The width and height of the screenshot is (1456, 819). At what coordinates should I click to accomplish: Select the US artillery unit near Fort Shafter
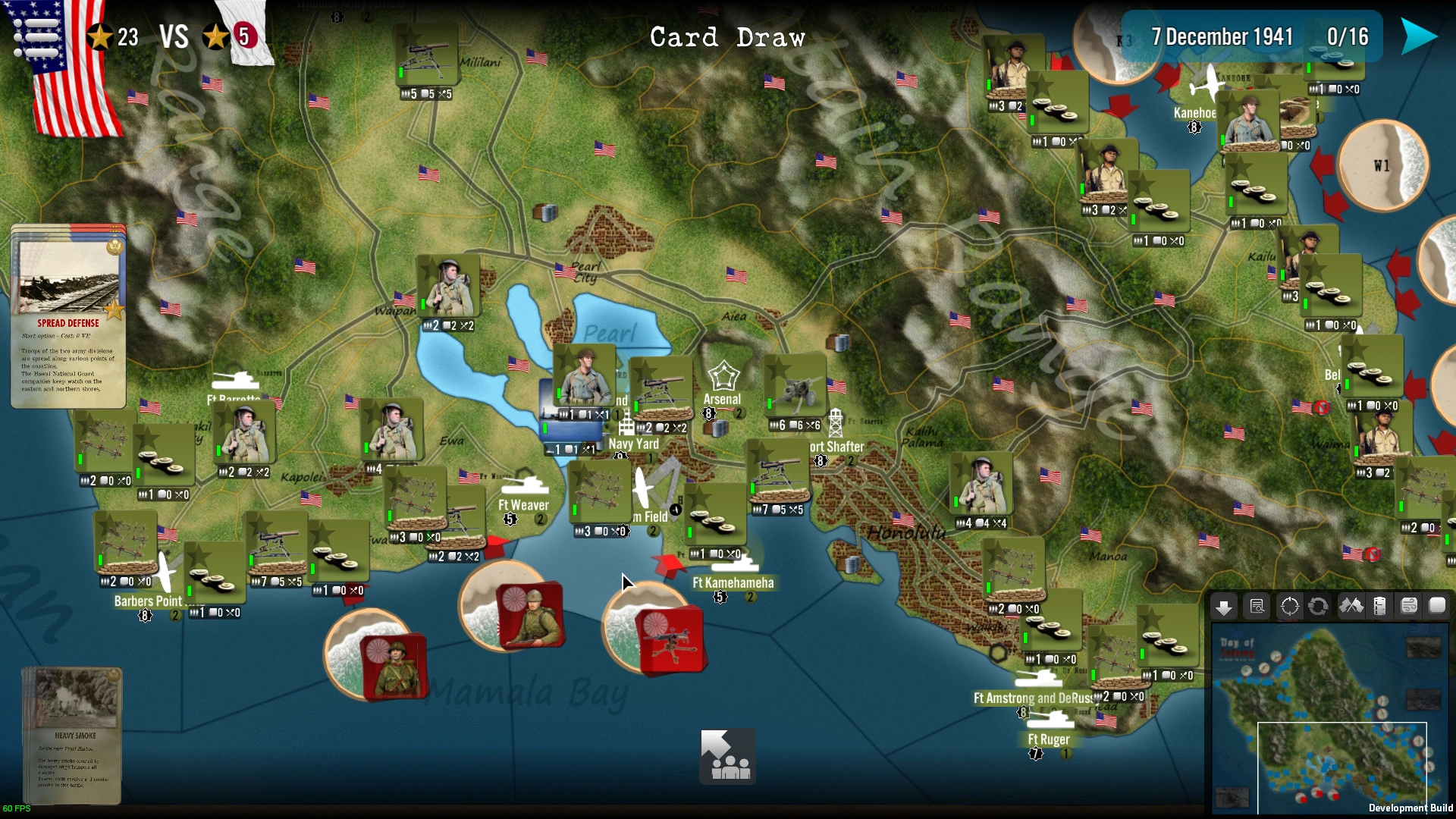coord(795,387)
